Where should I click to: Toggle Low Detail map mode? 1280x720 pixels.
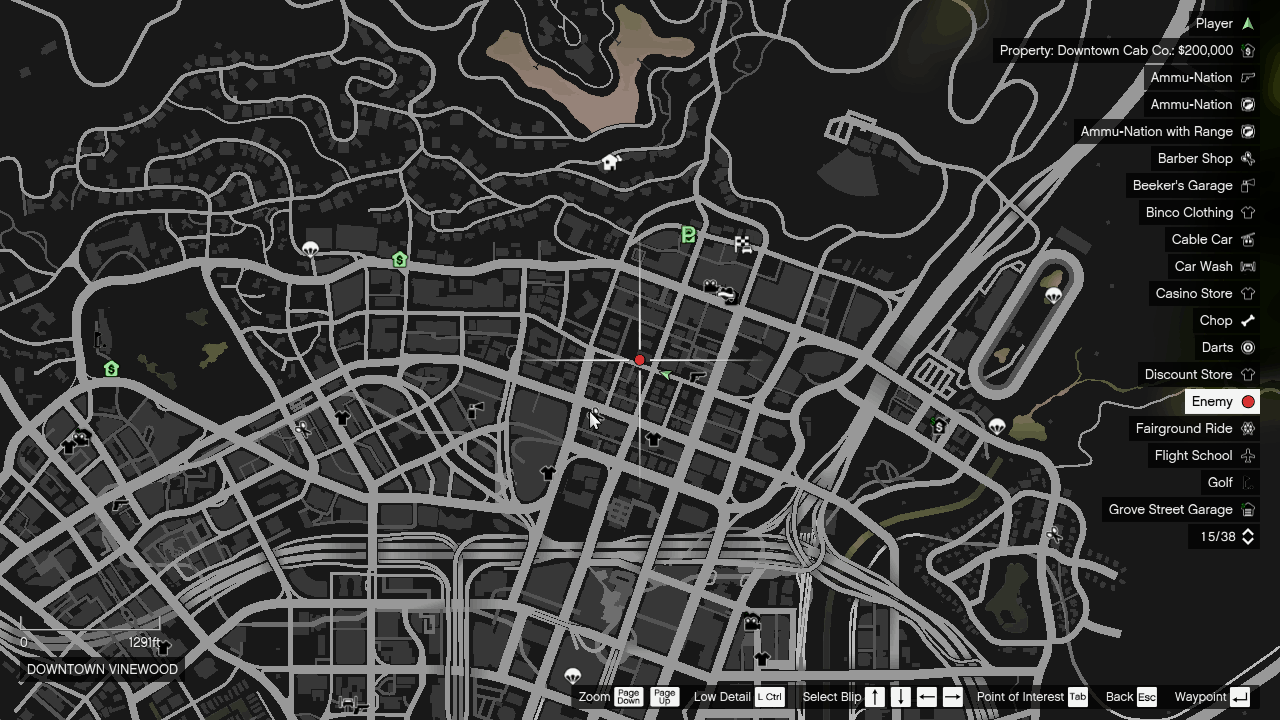pos(769,696)
